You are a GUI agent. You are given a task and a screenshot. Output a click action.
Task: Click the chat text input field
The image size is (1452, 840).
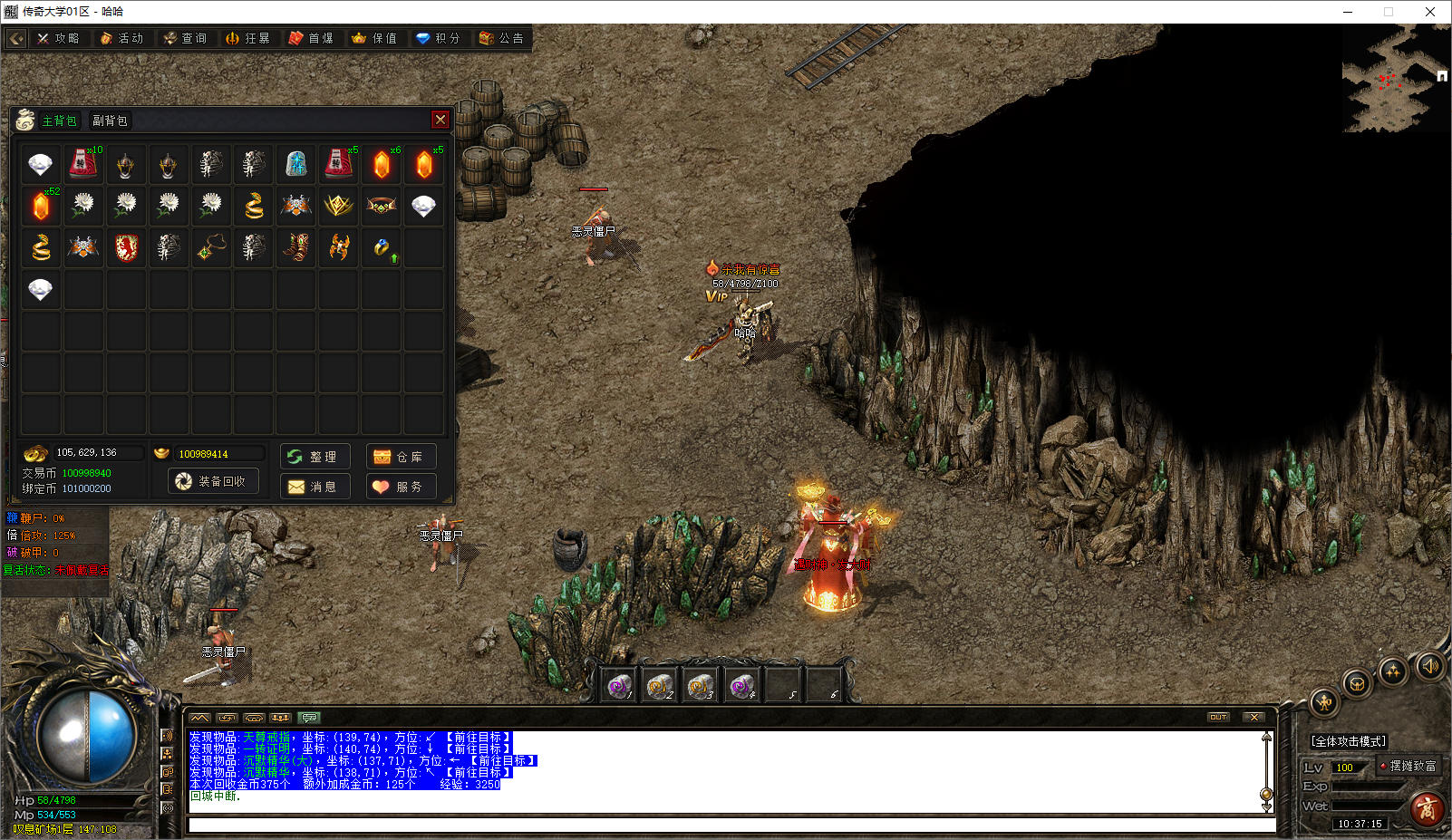(x=730, y=825)
